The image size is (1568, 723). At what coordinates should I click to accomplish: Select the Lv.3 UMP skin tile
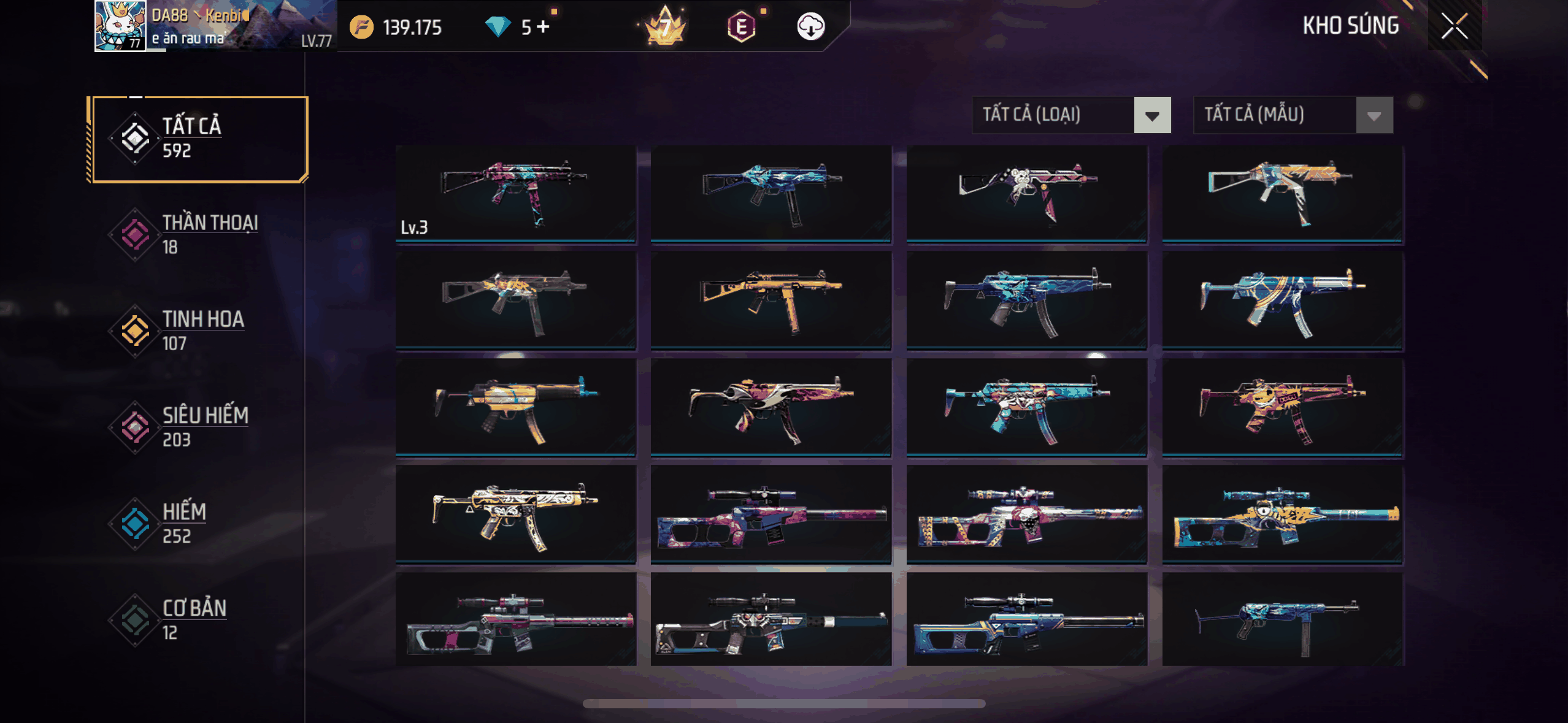coord(515,194)
